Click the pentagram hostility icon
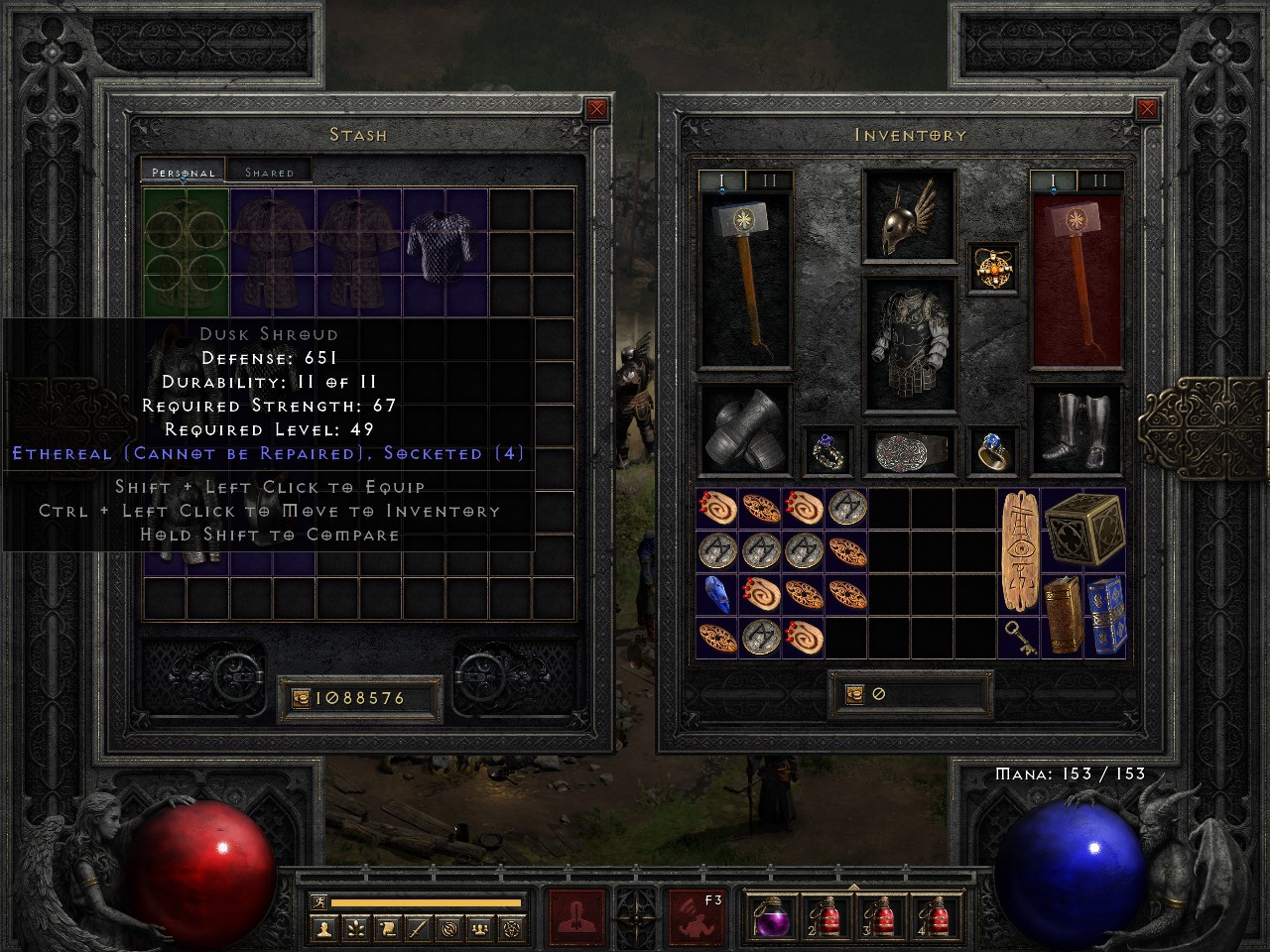1270x952 pixels. [x=512, y=927]
